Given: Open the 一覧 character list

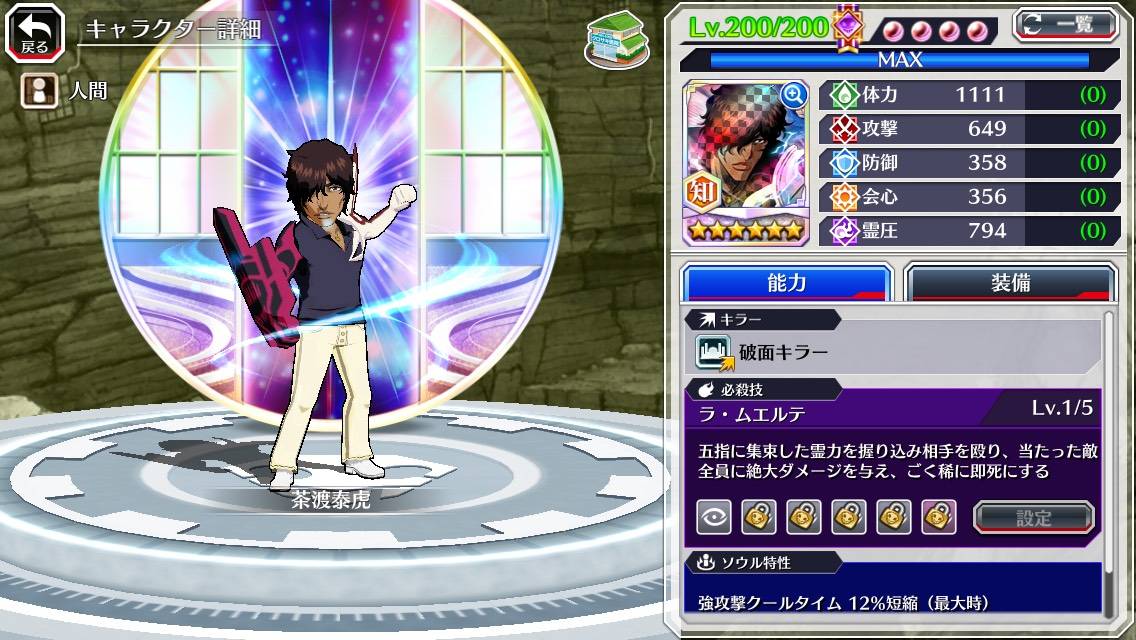Looking at the screenshot, I should [1067, 24].
